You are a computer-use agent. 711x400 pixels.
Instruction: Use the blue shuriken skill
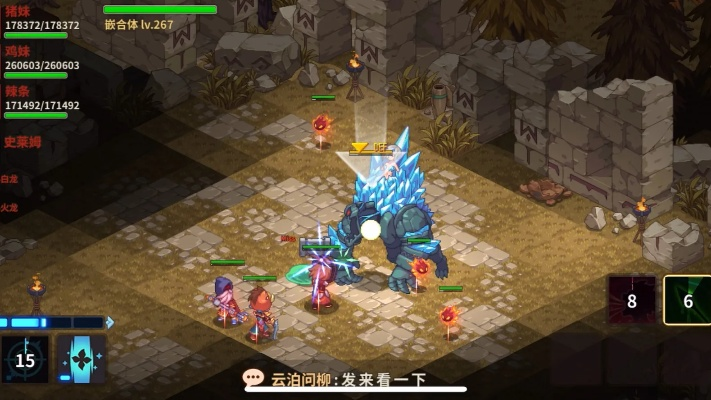(x=81, y=359)
